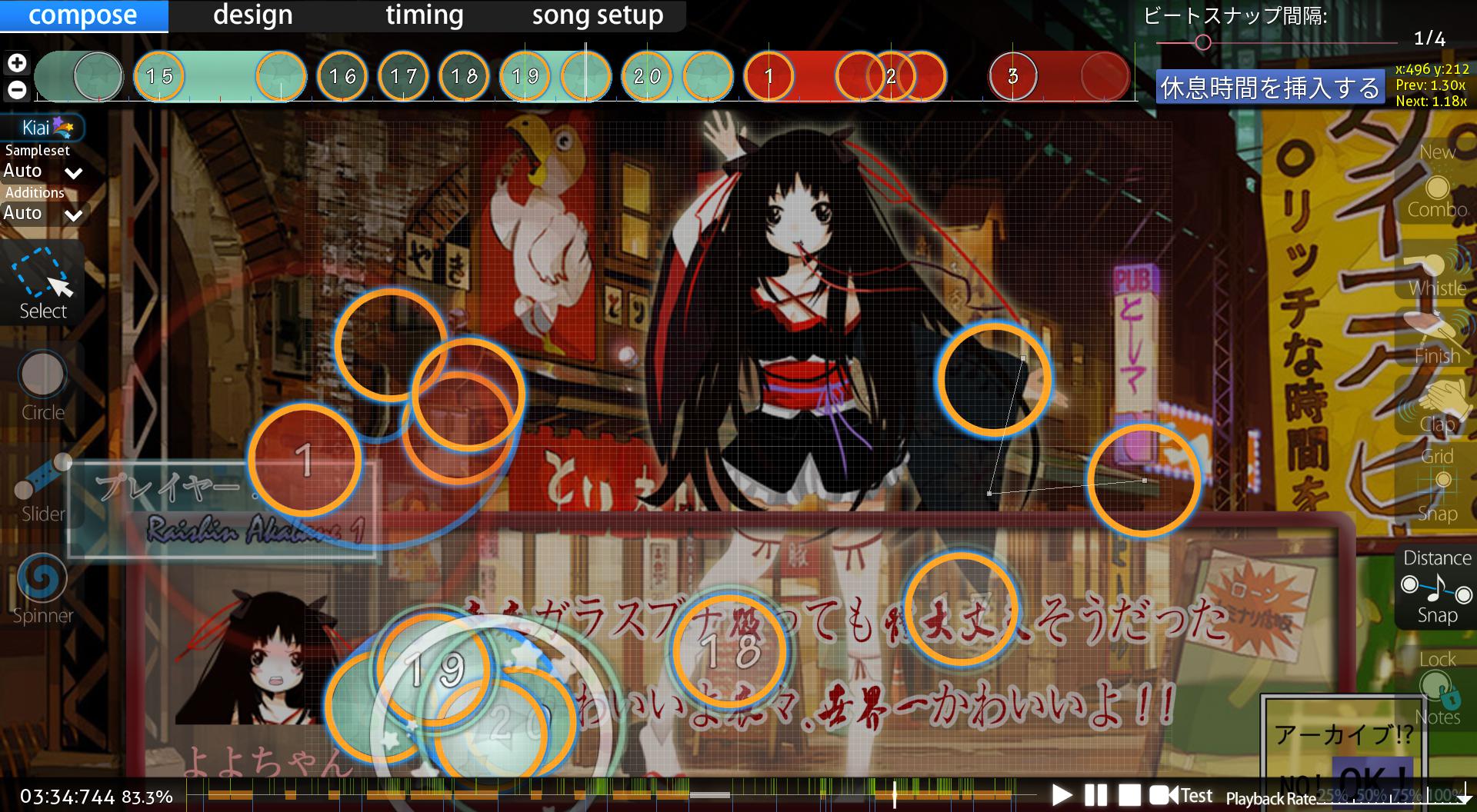Open the timing tab
This screenshot has width=1477, height=812.
pyautogui.click(x=424, y=15)
